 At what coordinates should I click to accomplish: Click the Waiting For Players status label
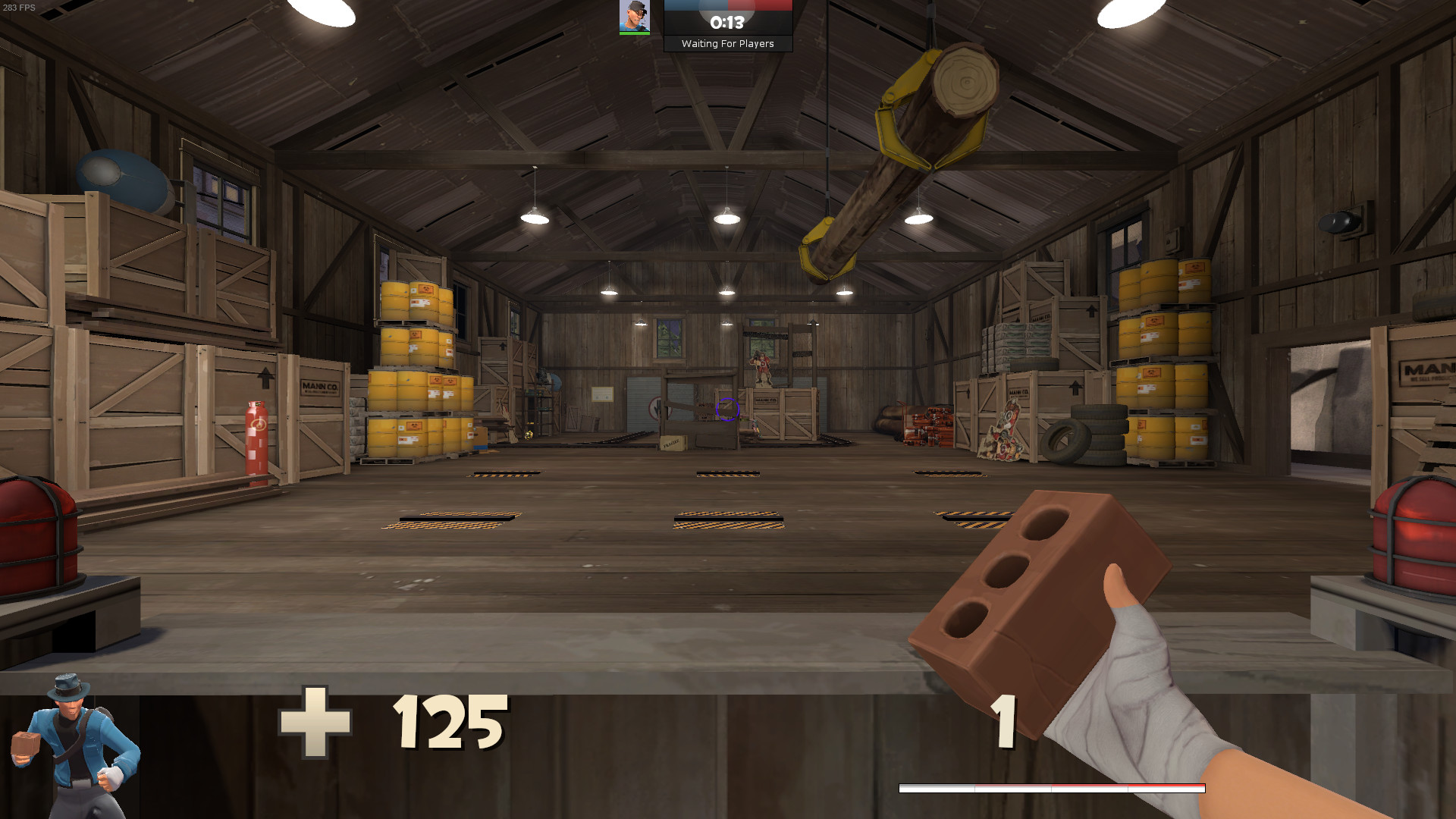tap(729, 43)
